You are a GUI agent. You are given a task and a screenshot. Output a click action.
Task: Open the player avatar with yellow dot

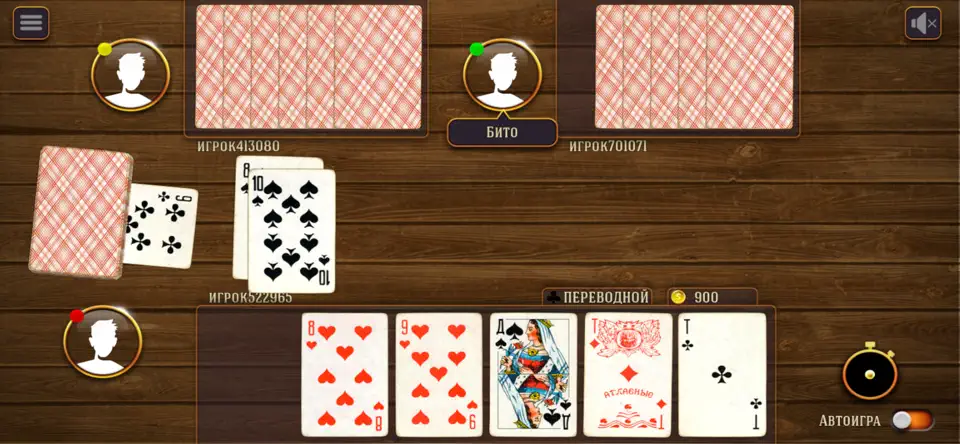(130, 75)
